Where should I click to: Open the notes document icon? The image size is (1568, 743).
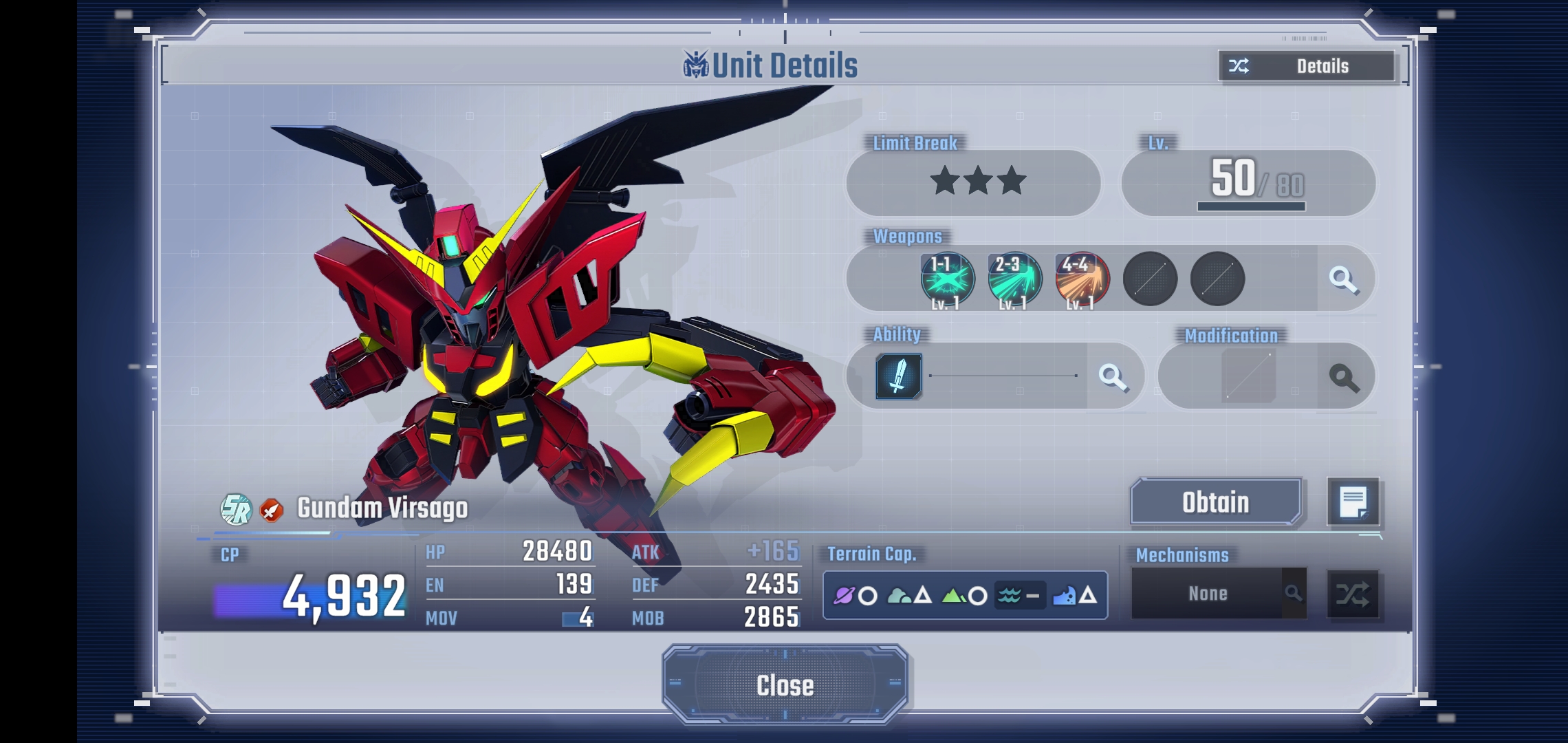pyautogui.click(x=1353, y=502)
